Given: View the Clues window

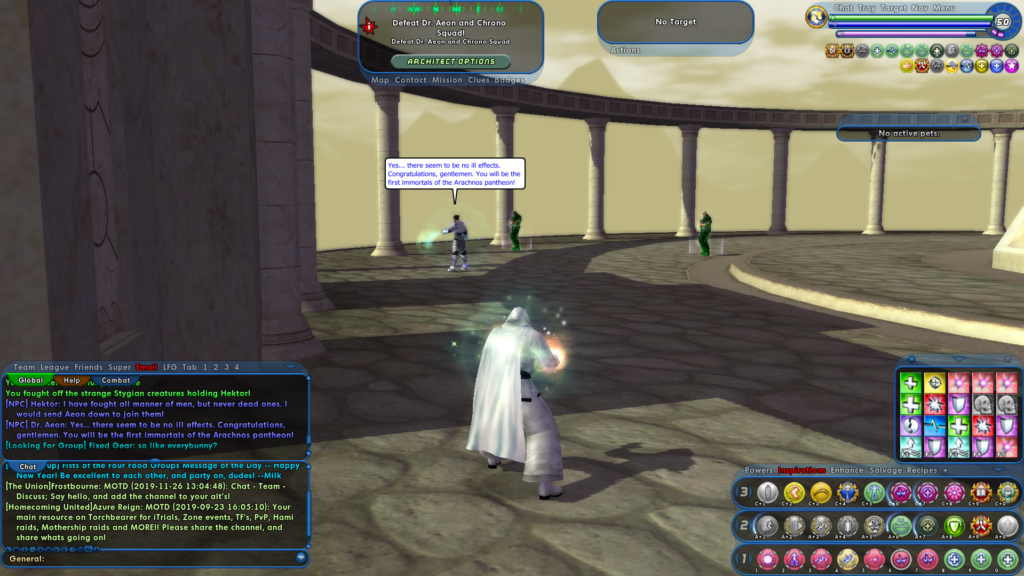Looking at the screenshot, I should [480, 80].
